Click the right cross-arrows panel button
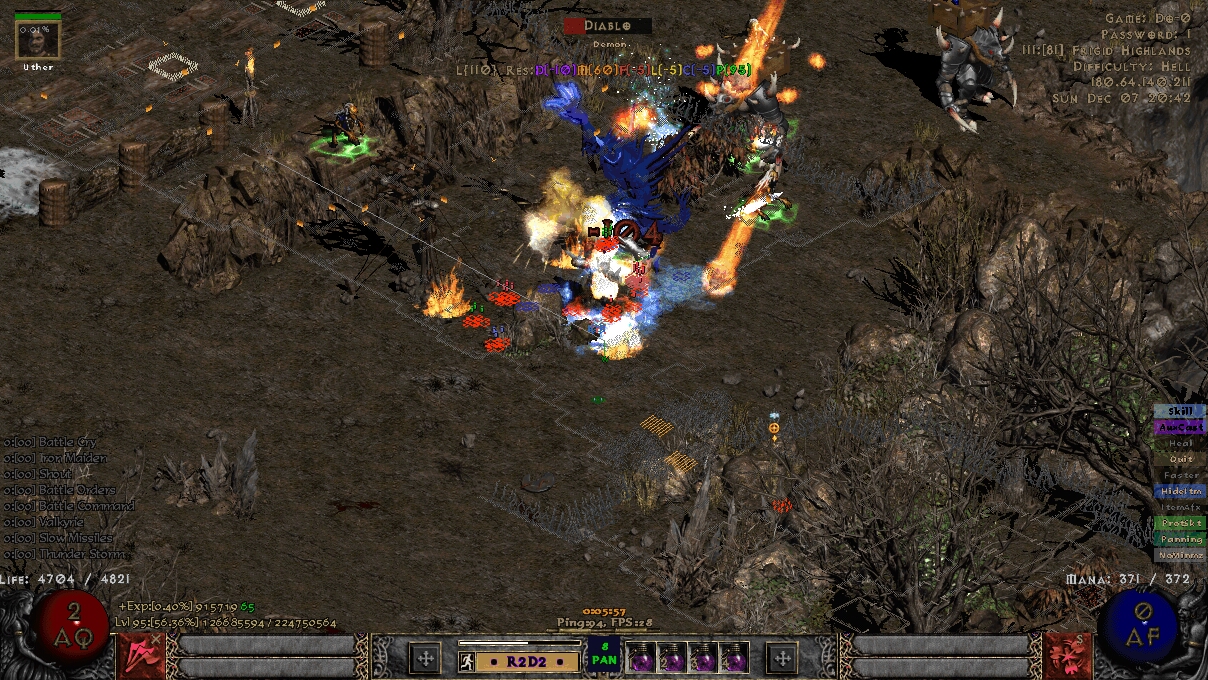 click(x=781, y=657)
